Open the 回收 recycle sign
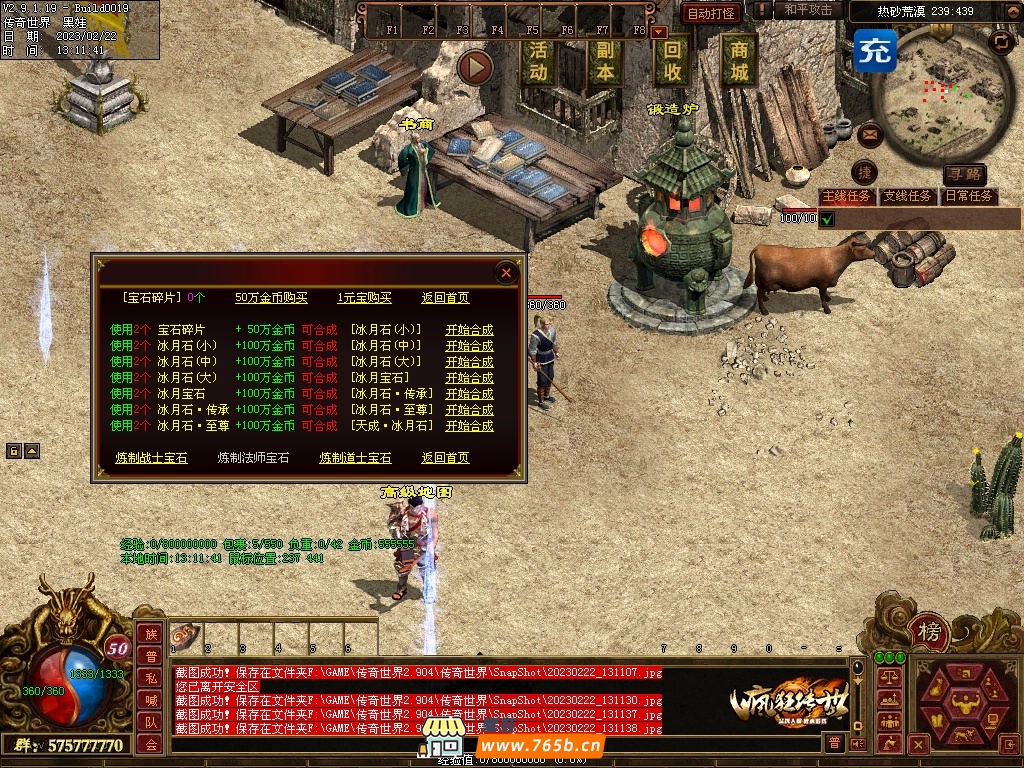The height and width of the screenshot is (768, 1024). point(673,60)
